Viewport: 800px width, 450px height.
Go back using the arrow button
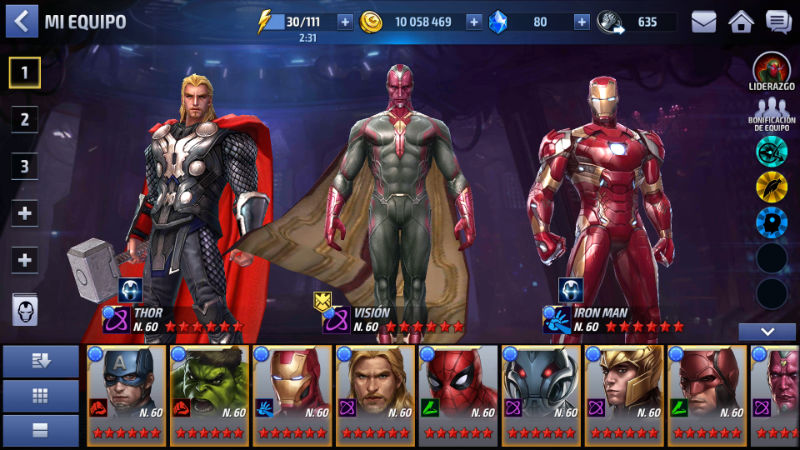[21, 21]
